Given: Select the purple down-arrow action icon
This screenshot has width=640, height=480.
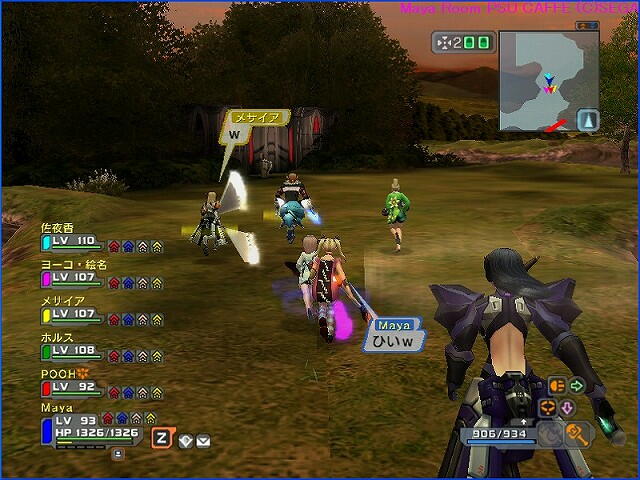Looking at the screenshot, I should pyautogui.click(x=565, y=407).
